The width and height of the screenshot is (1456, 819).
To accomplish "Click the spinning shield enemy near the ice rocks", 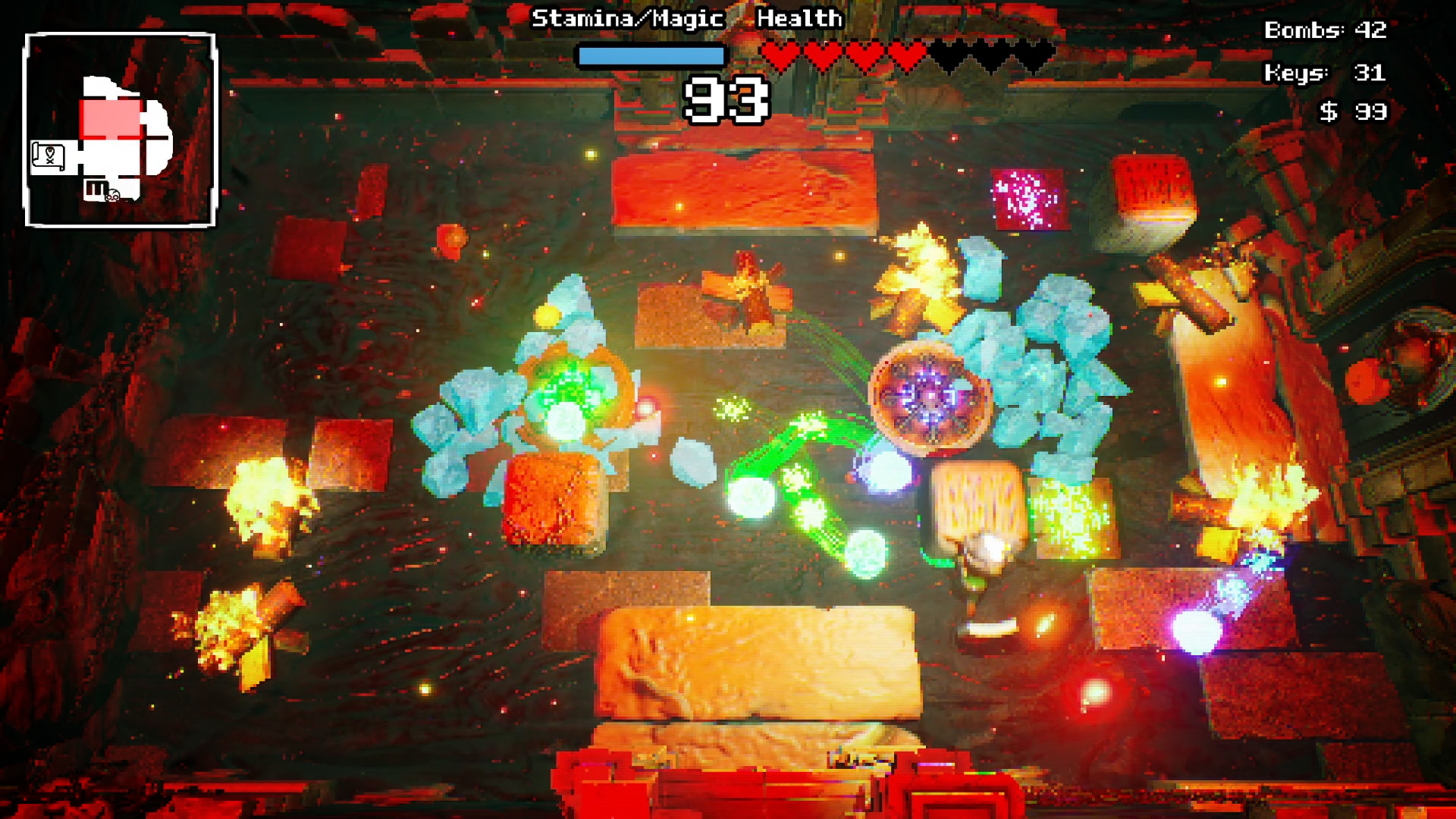I will 929,394.
